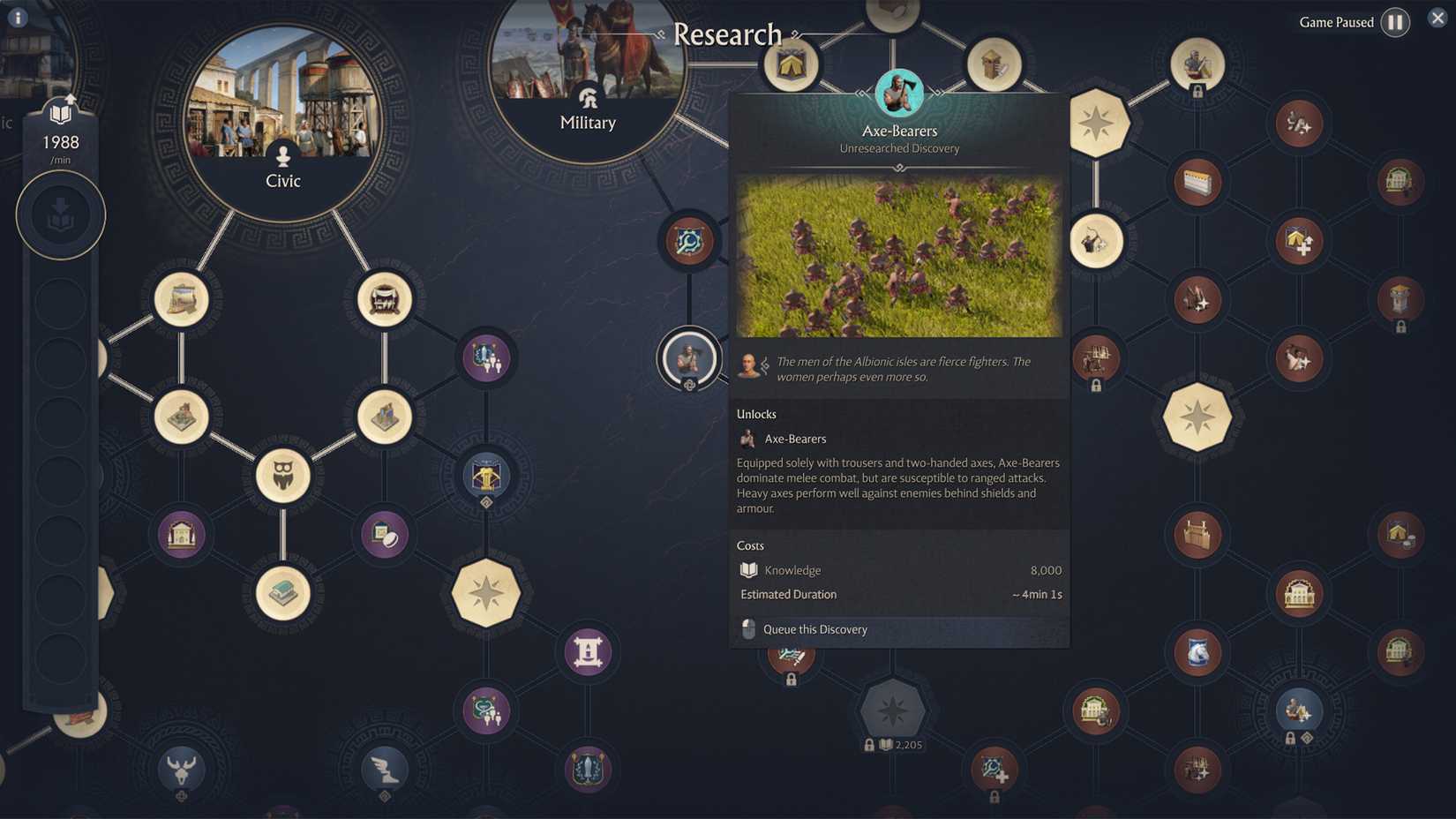Screen dimensions: 1456x819
Task: Click the Axe-Bearers preview image
Action: point(898,256)
